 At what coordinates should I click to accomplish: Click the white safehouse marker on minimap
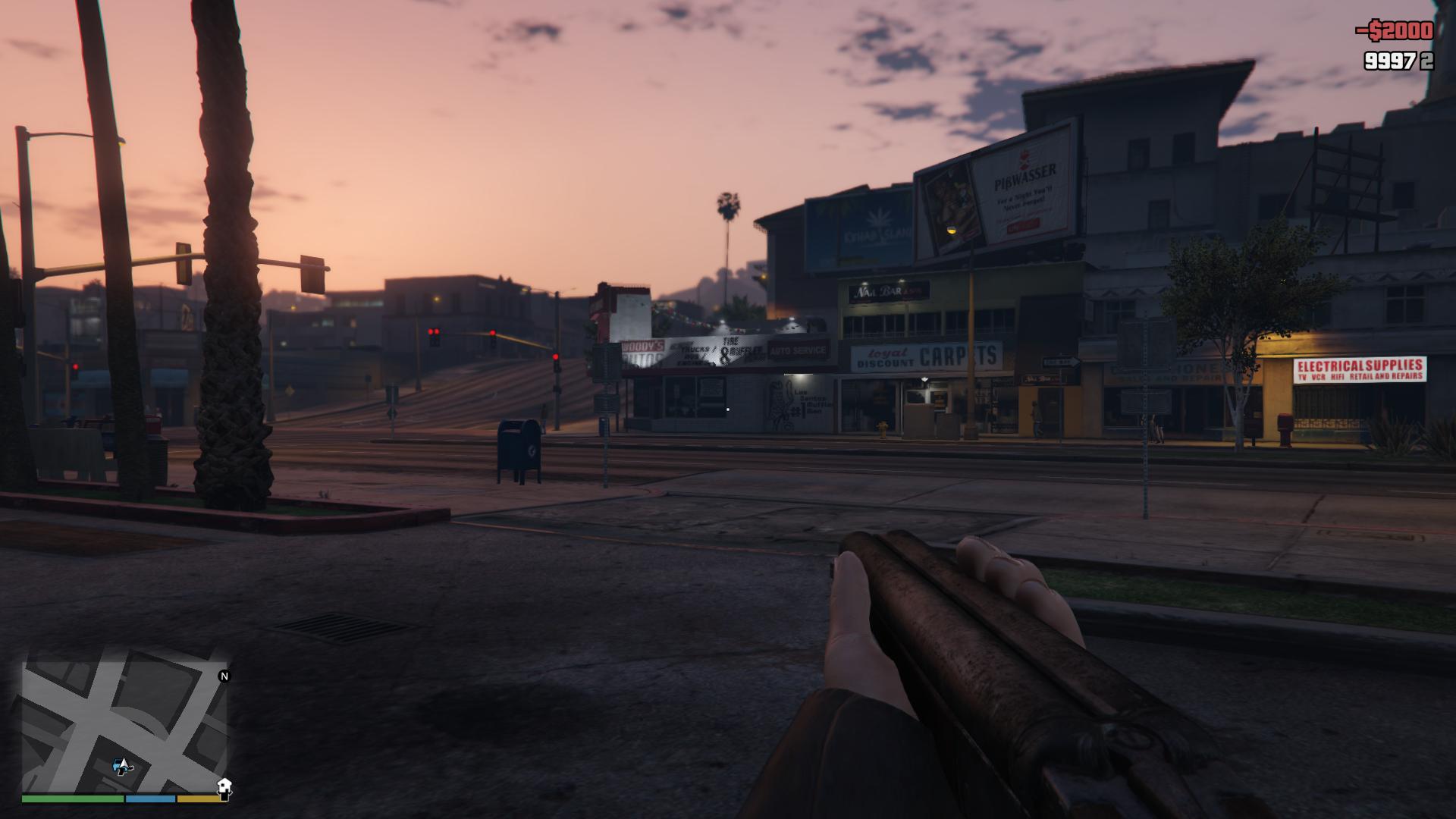[x=224, y=785]
